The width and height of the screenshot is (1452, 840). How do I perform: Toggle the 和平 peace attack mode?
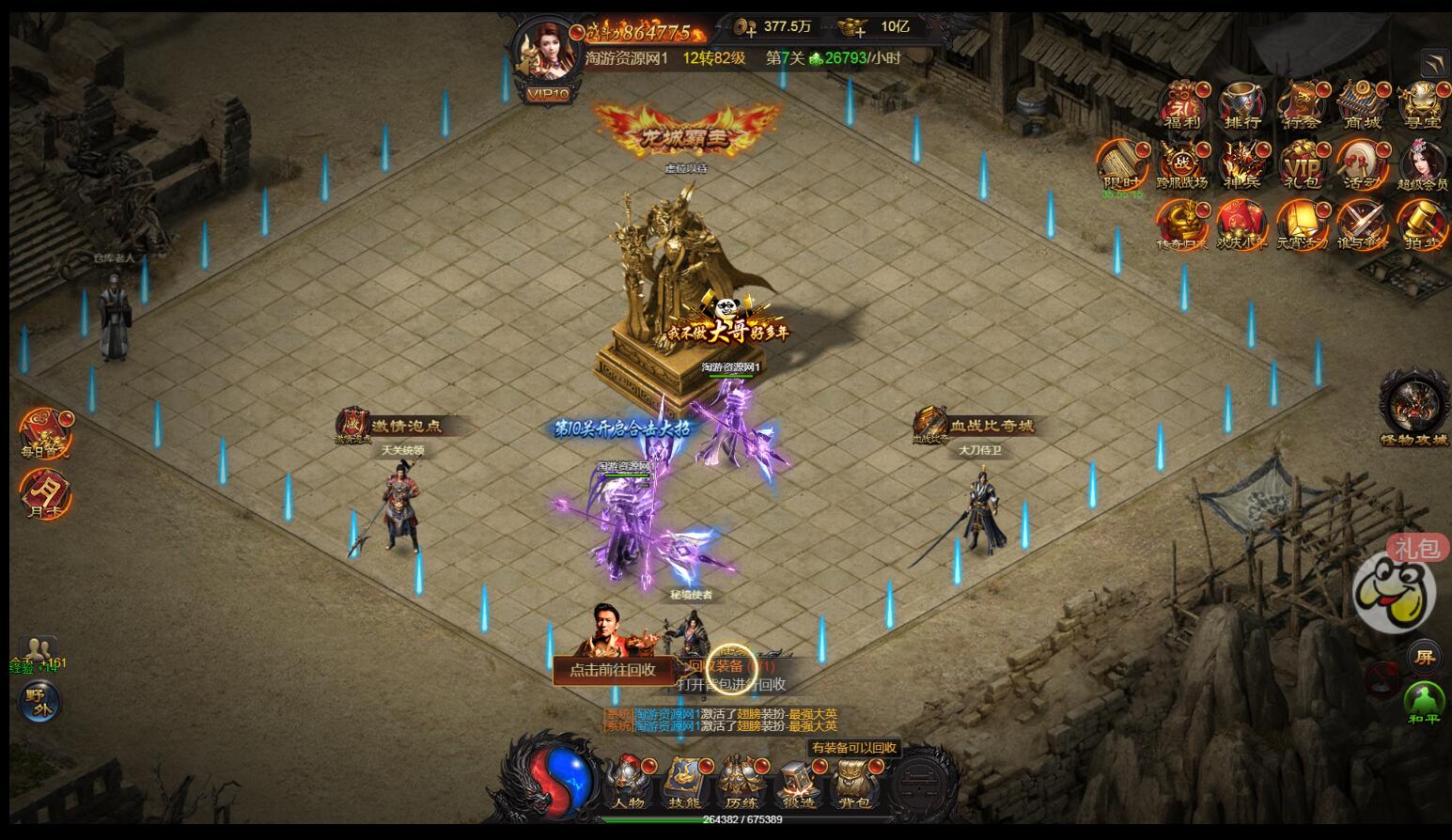pos(1424,703)
